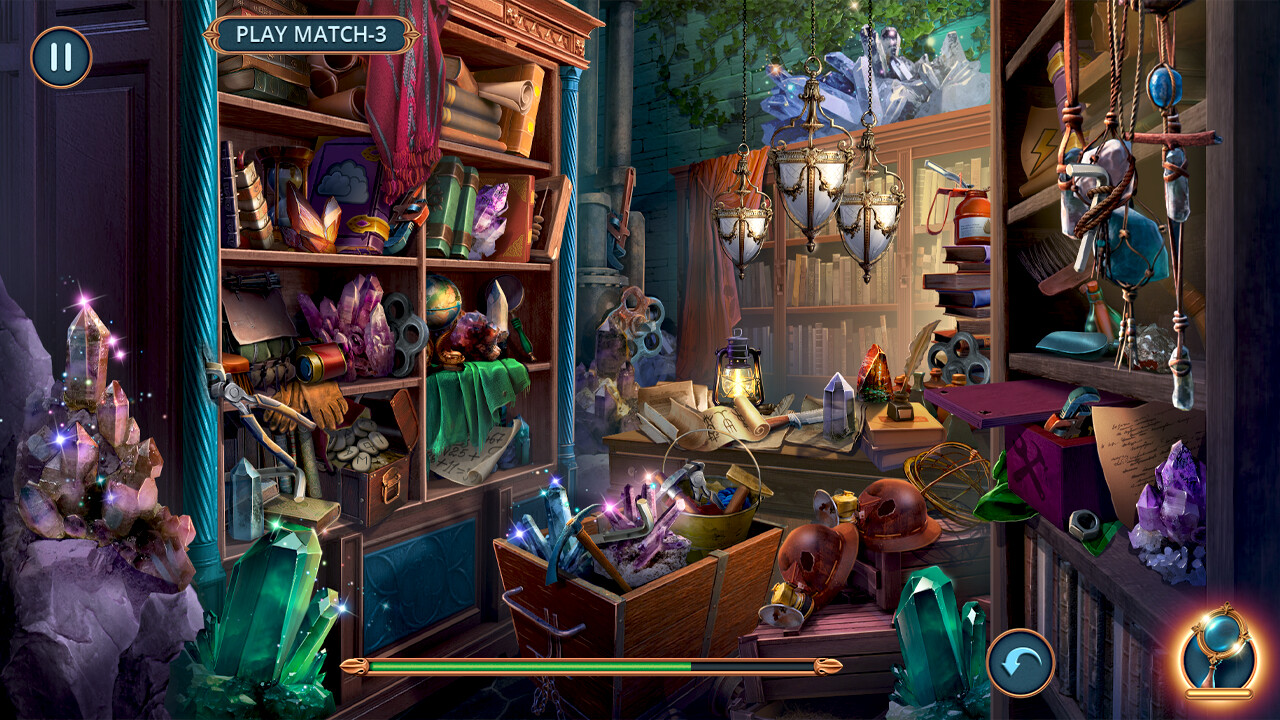The image size is (1280, 720).
Task: Click the curved arrow back button
Action: (x=1020, y=662)
